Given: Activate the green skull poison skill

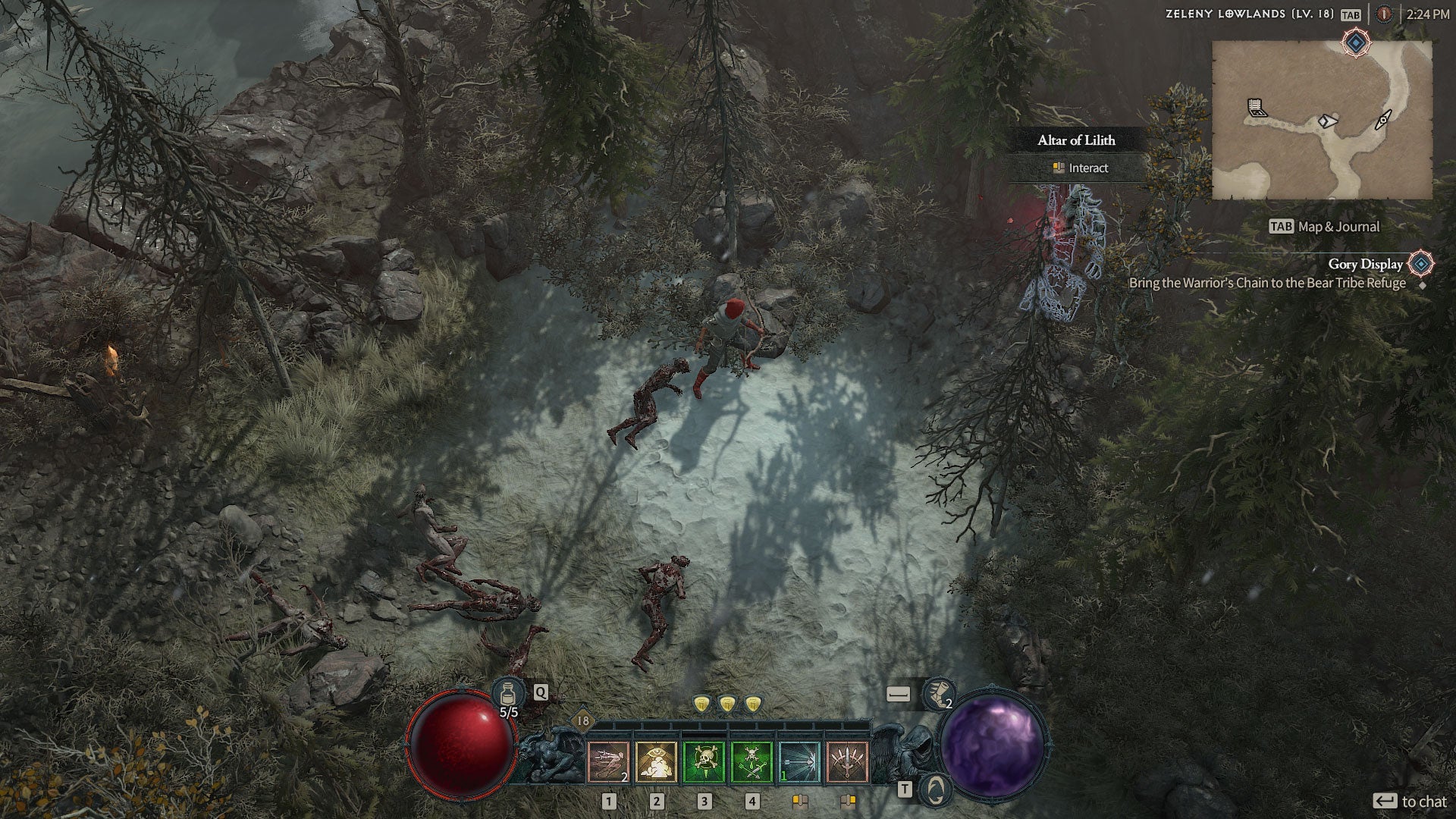Looking at the screenshot, I should 704,761.
